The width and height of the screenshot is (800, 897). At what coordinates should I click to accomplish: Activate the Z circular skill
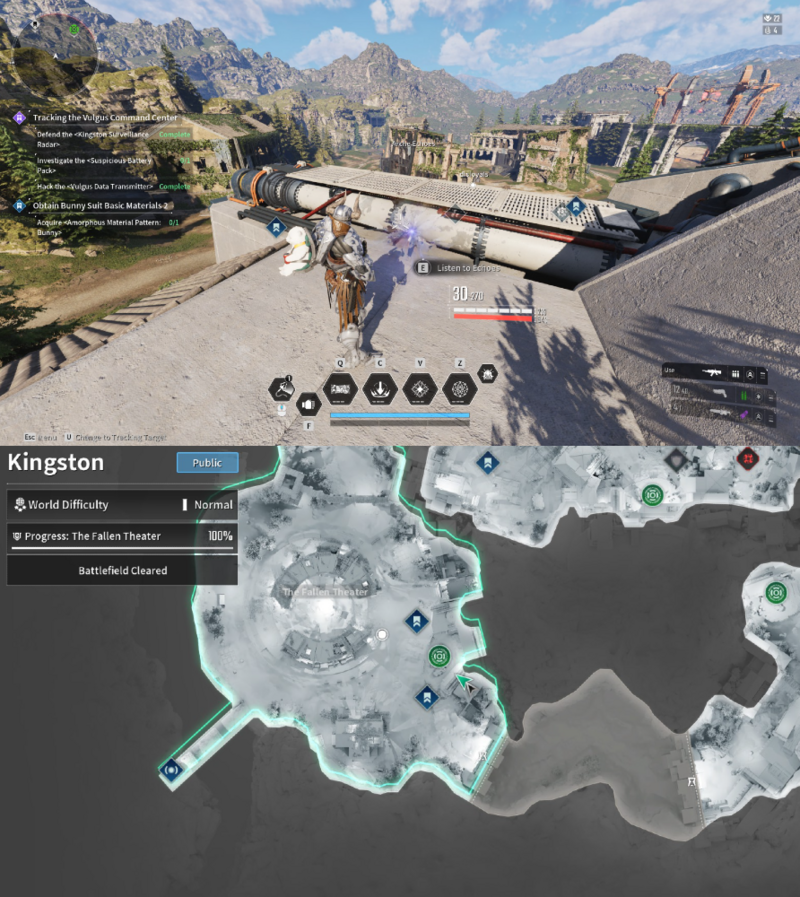459,388
